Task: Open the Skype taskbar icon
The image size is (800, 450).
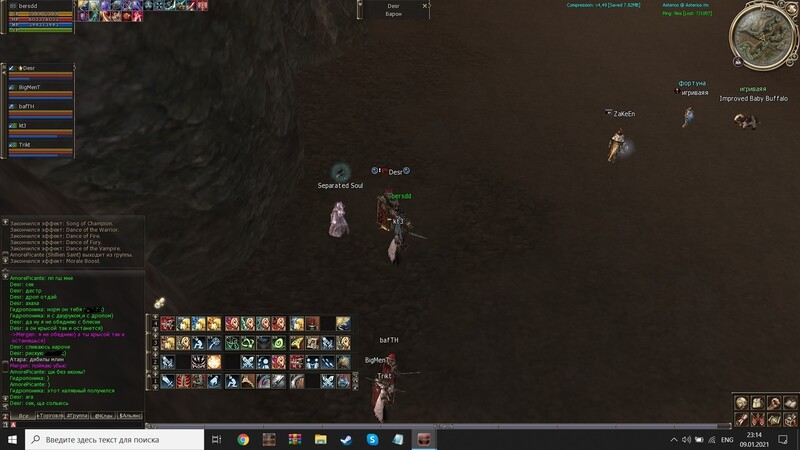Action: [x=372, y=439]
